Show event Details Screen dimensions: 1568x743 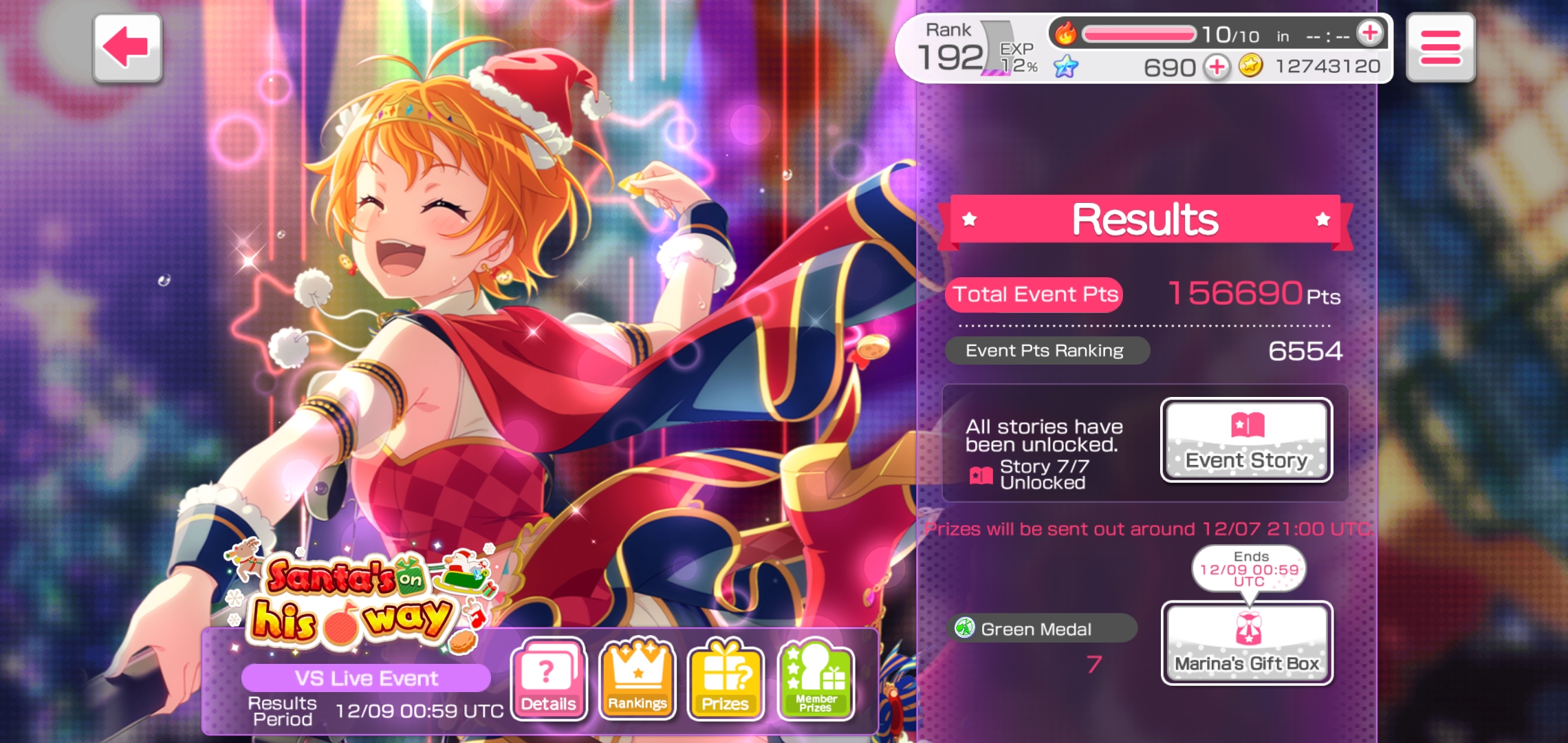click(548, 679)
